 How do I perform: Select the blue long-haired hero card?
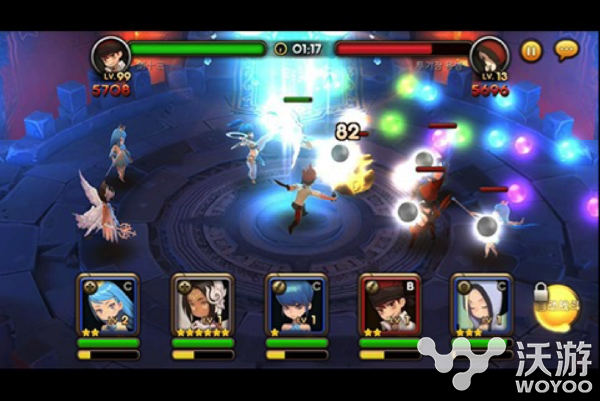[107, 303]
